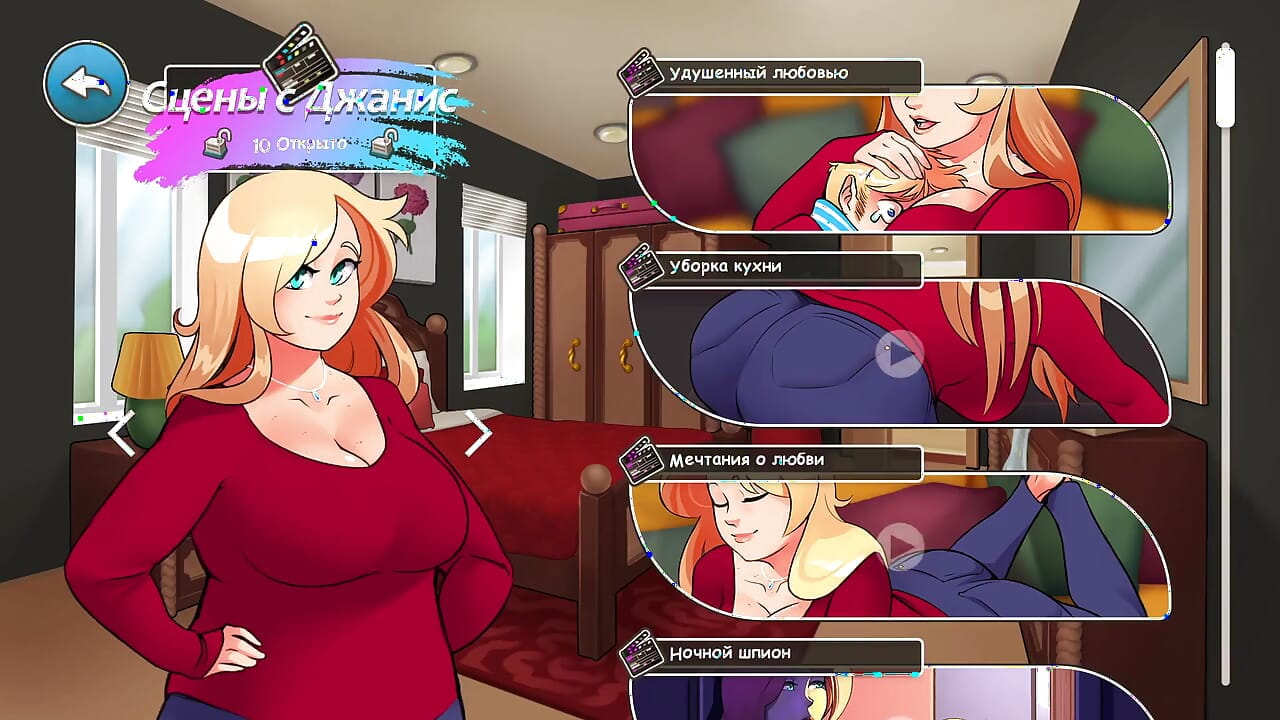Open the "Удушенный любовью" scene
Viewport: 1280px width, 720px height.
898,160
